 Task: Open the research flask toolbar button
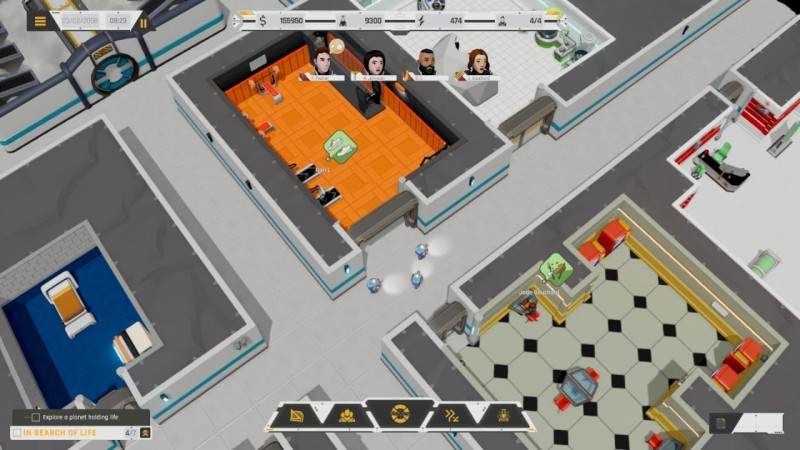(x=504, y=415)
